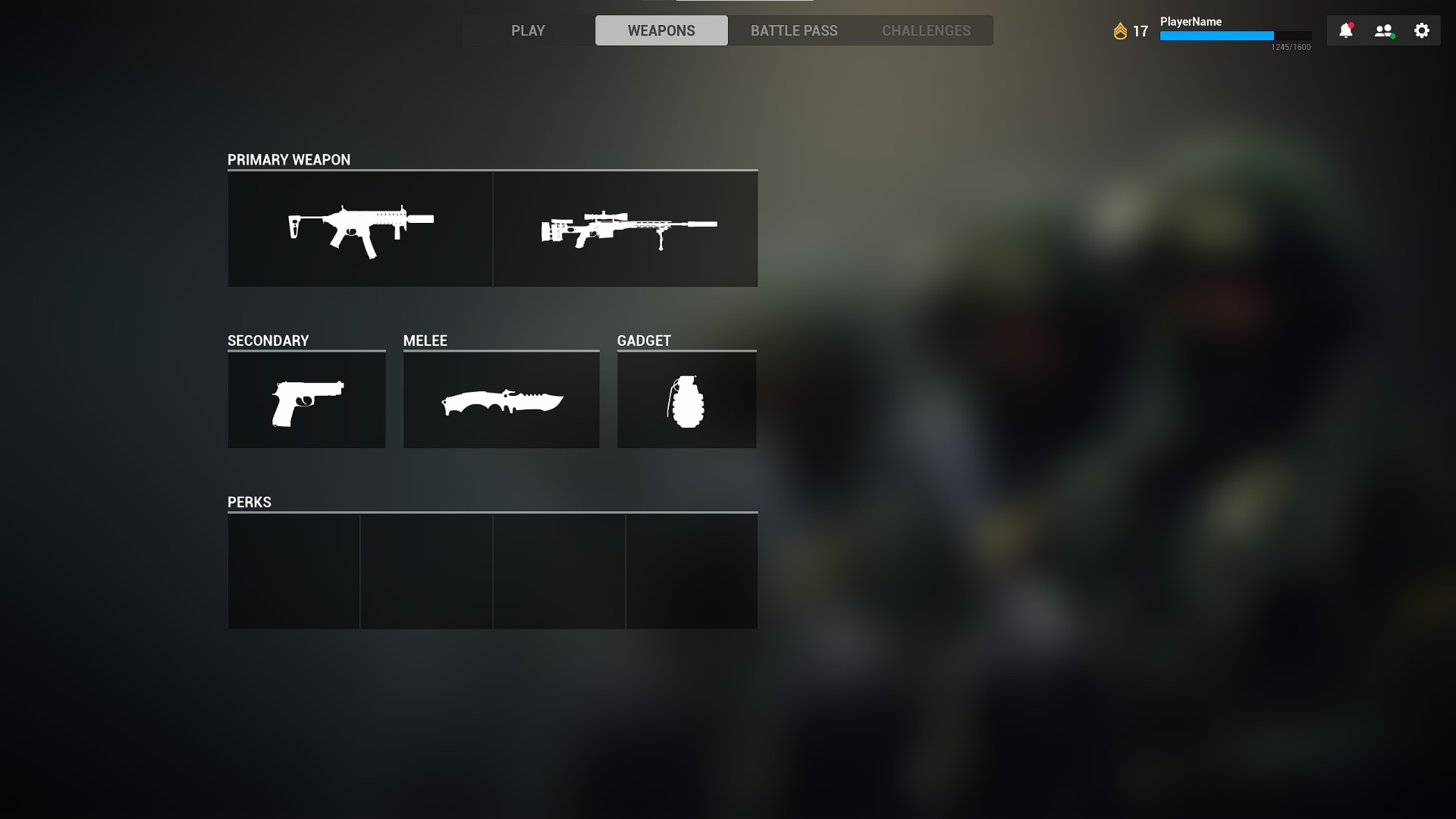The height and width of the screenshot is (819, 1456).
Task: Select the knife in the Melee slot
Action: [x=501, y=400]
